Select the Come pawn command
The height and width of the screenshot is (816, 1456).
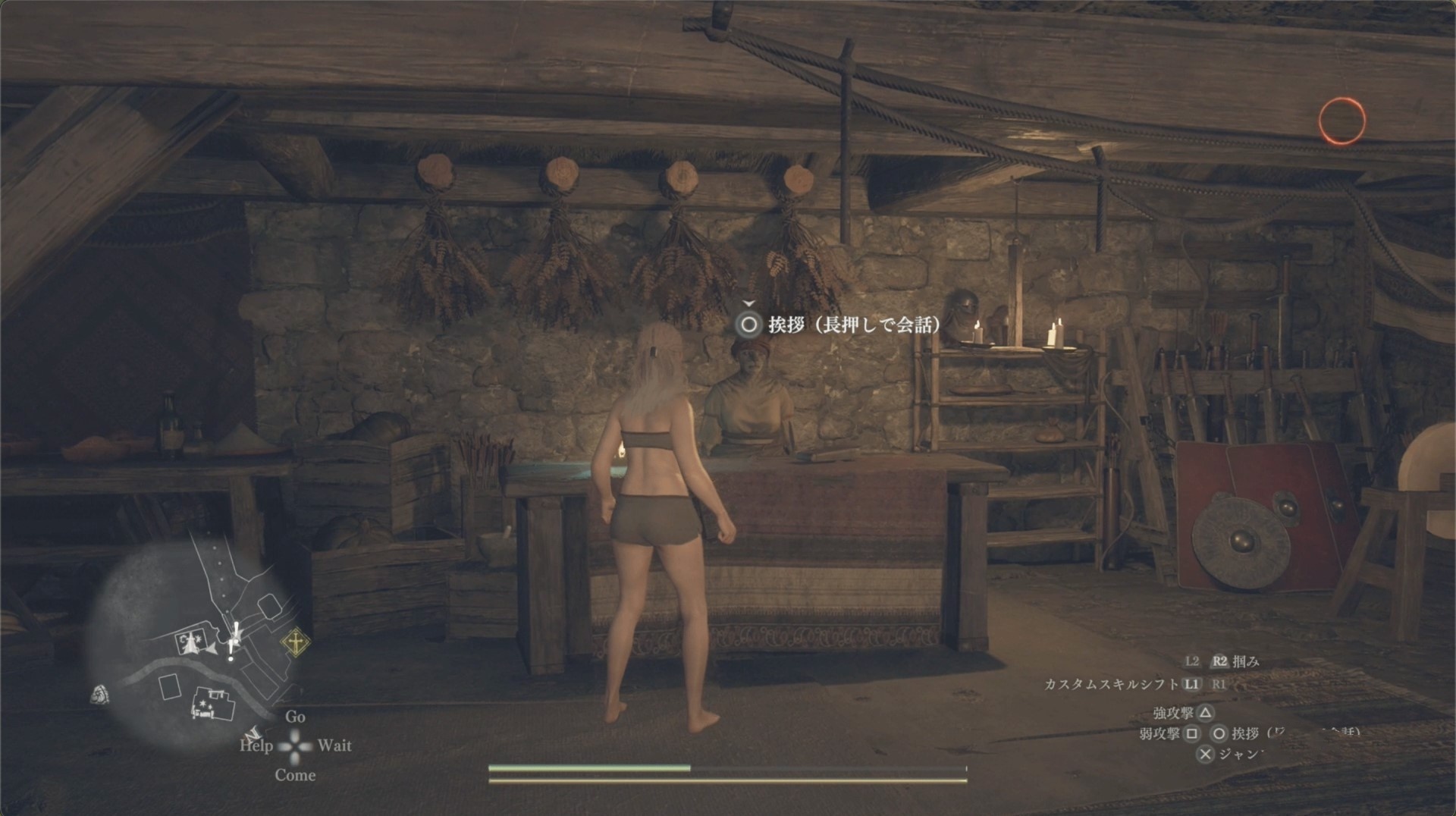(x=295, y=775)
